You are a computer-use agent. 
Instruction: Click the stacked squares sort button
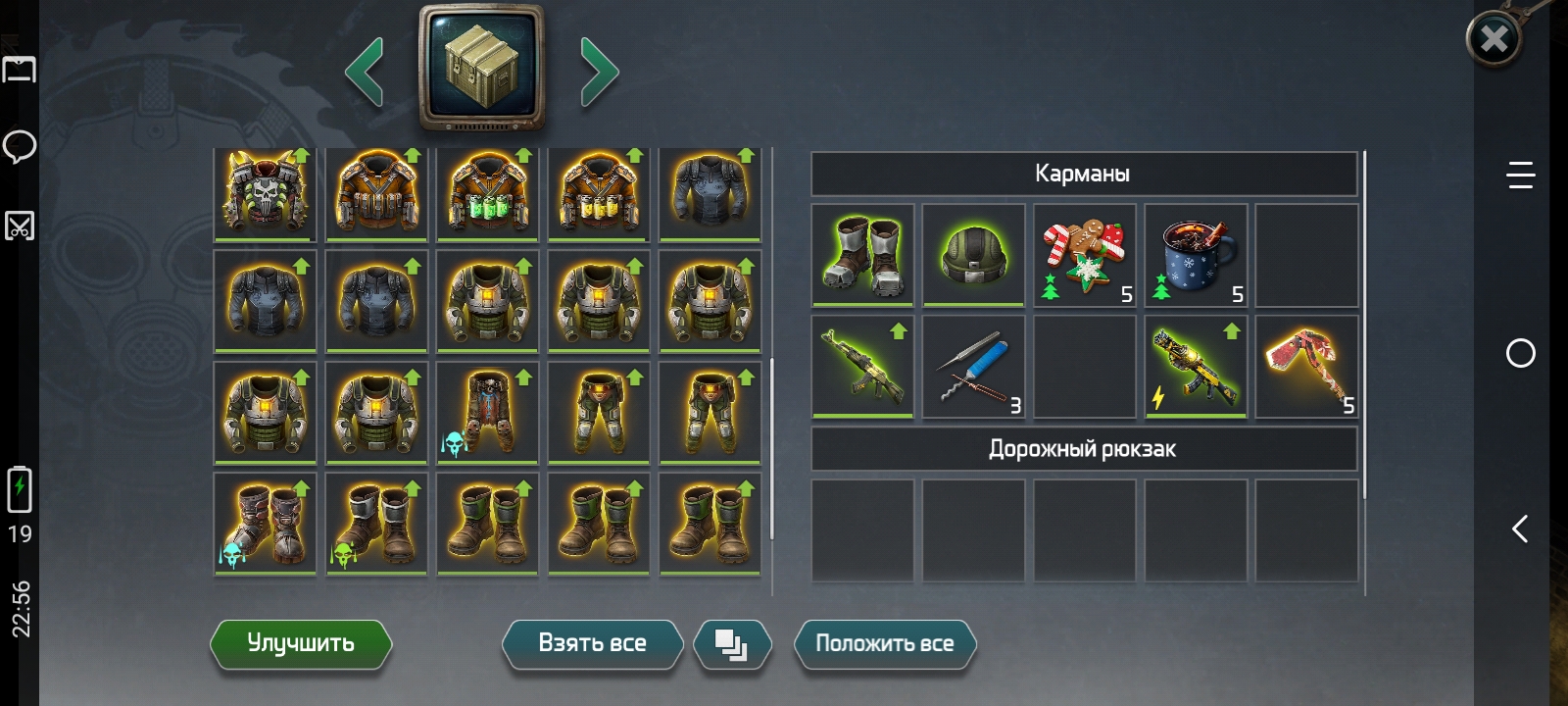pyautogui.click(x=731, y=644)
